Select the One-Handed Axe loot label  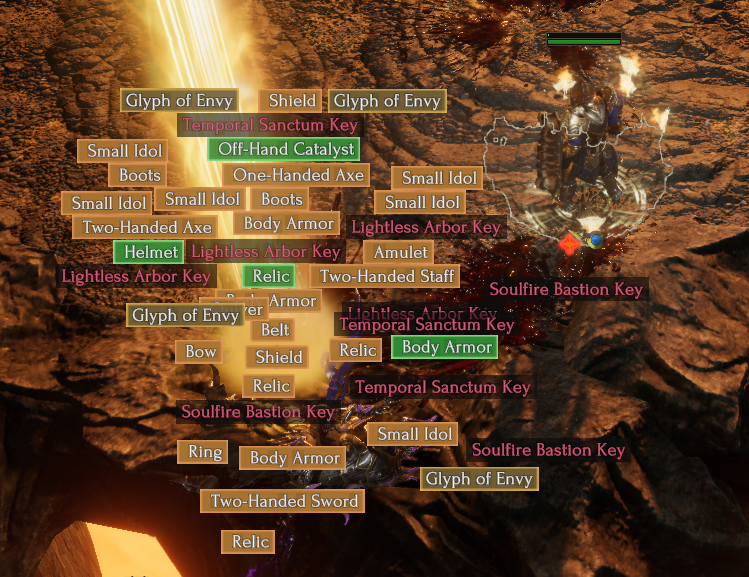click(x=298, y=175)
